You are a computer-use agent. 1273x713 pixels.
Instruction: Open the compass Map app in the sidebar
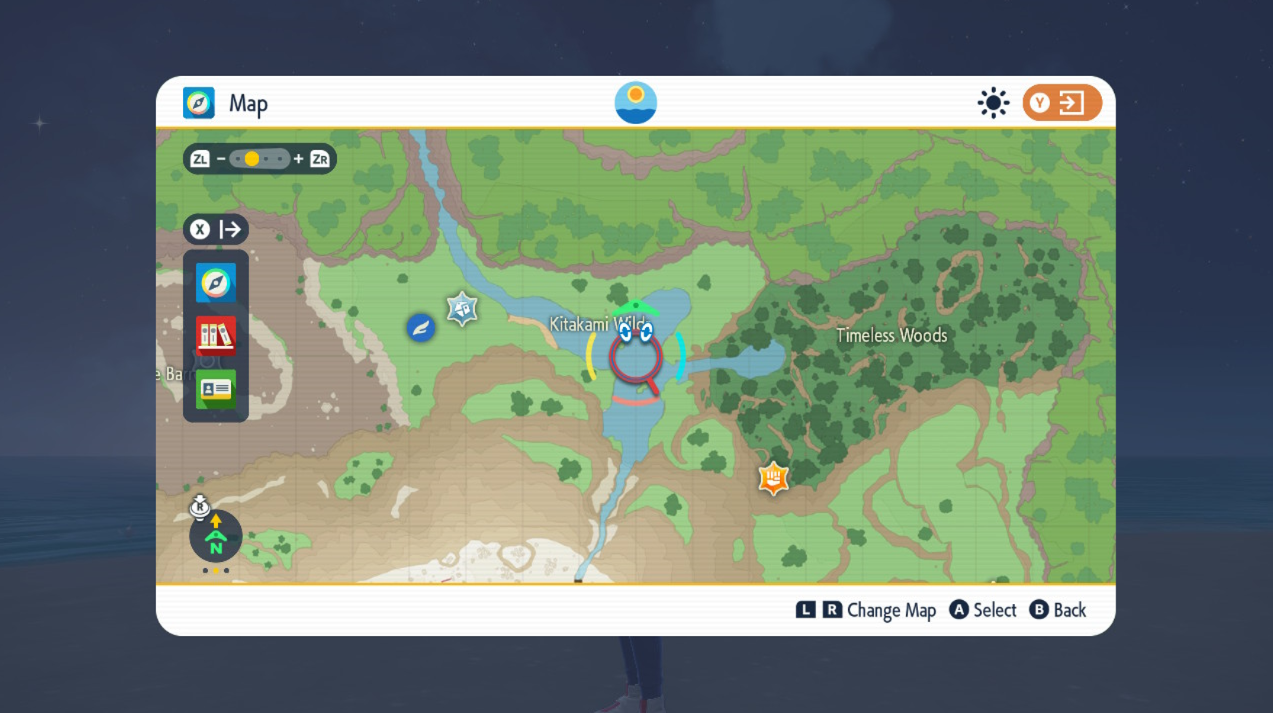(216, 283)
